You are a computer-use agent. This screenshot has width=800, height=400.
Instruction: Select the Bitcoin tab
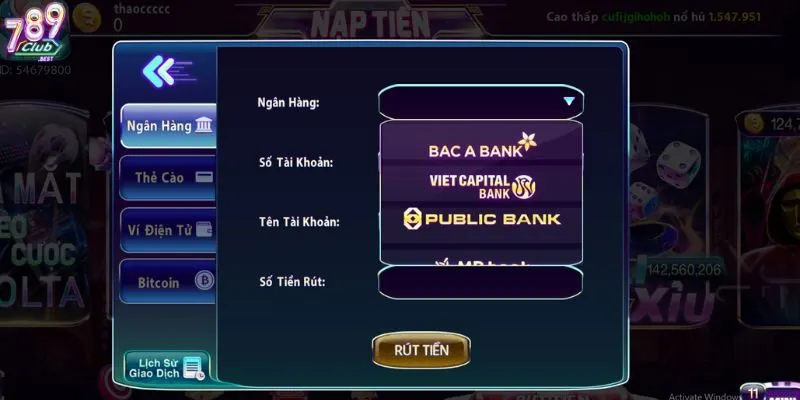pos(167,282)
